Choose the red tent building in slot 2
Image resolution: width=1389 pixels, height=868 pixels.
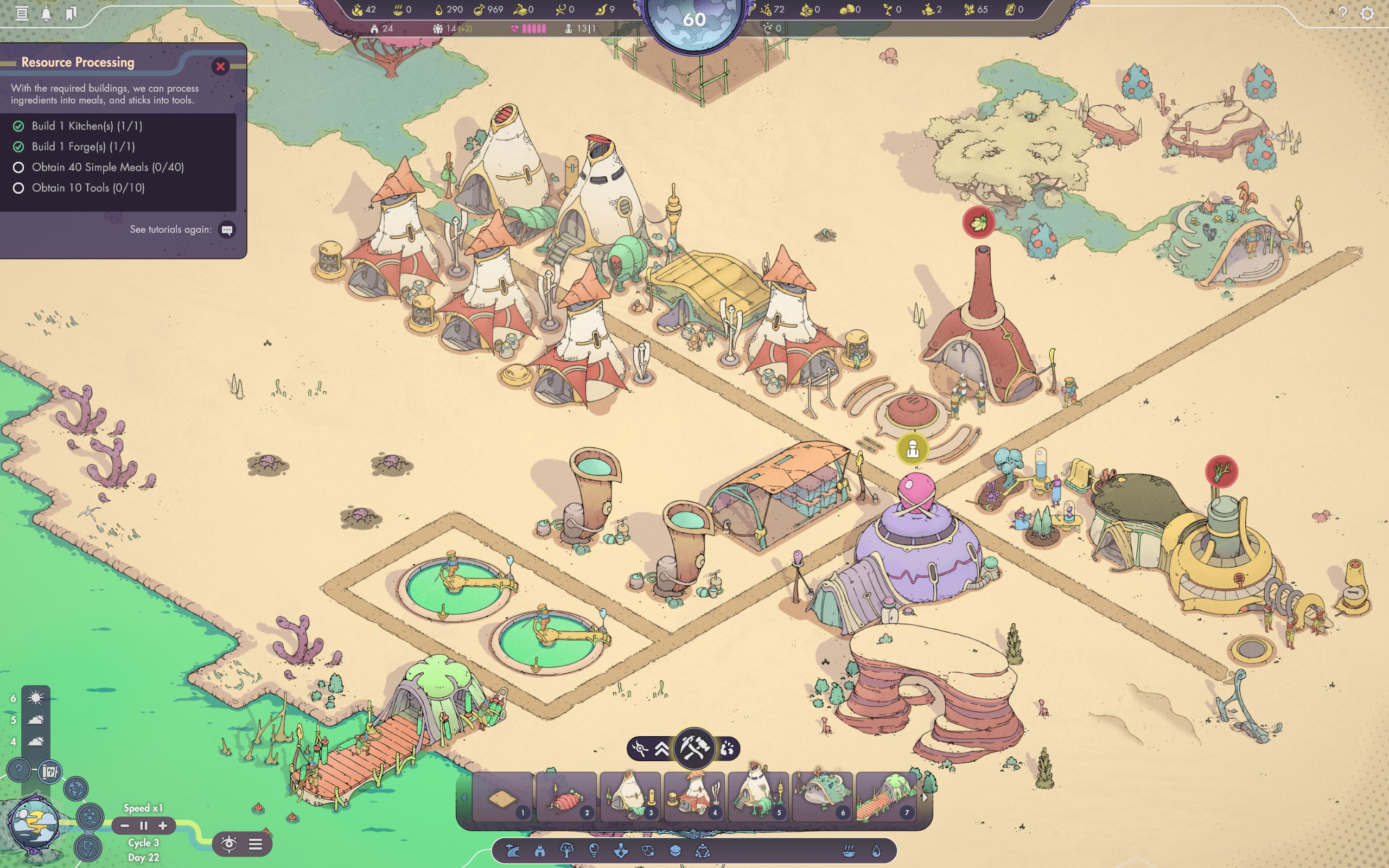pos(566,797)
